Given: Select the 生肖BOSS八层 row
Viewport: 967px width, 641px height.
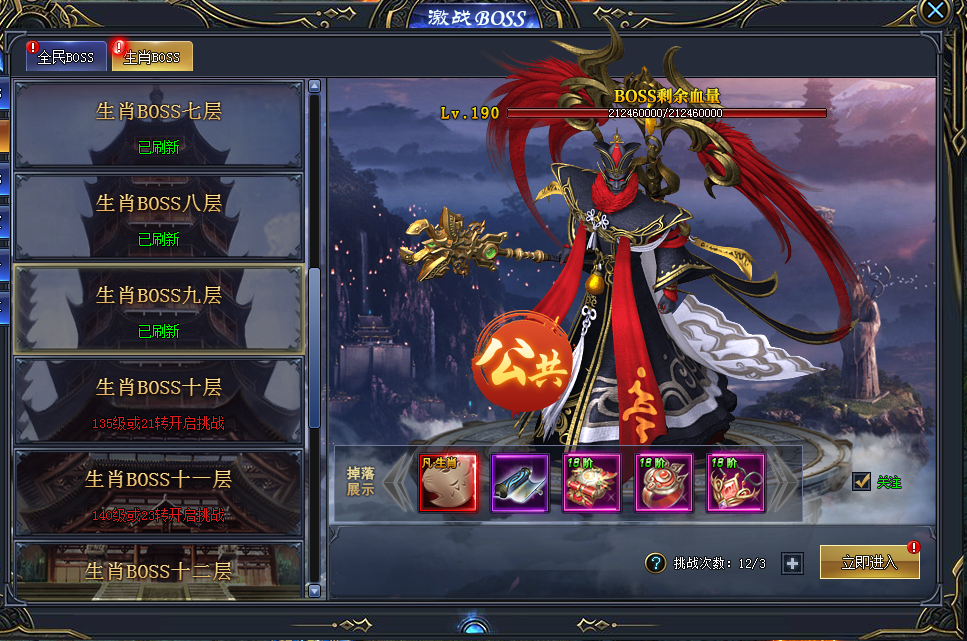Looking at the screenshot, I should pos(158,216).
